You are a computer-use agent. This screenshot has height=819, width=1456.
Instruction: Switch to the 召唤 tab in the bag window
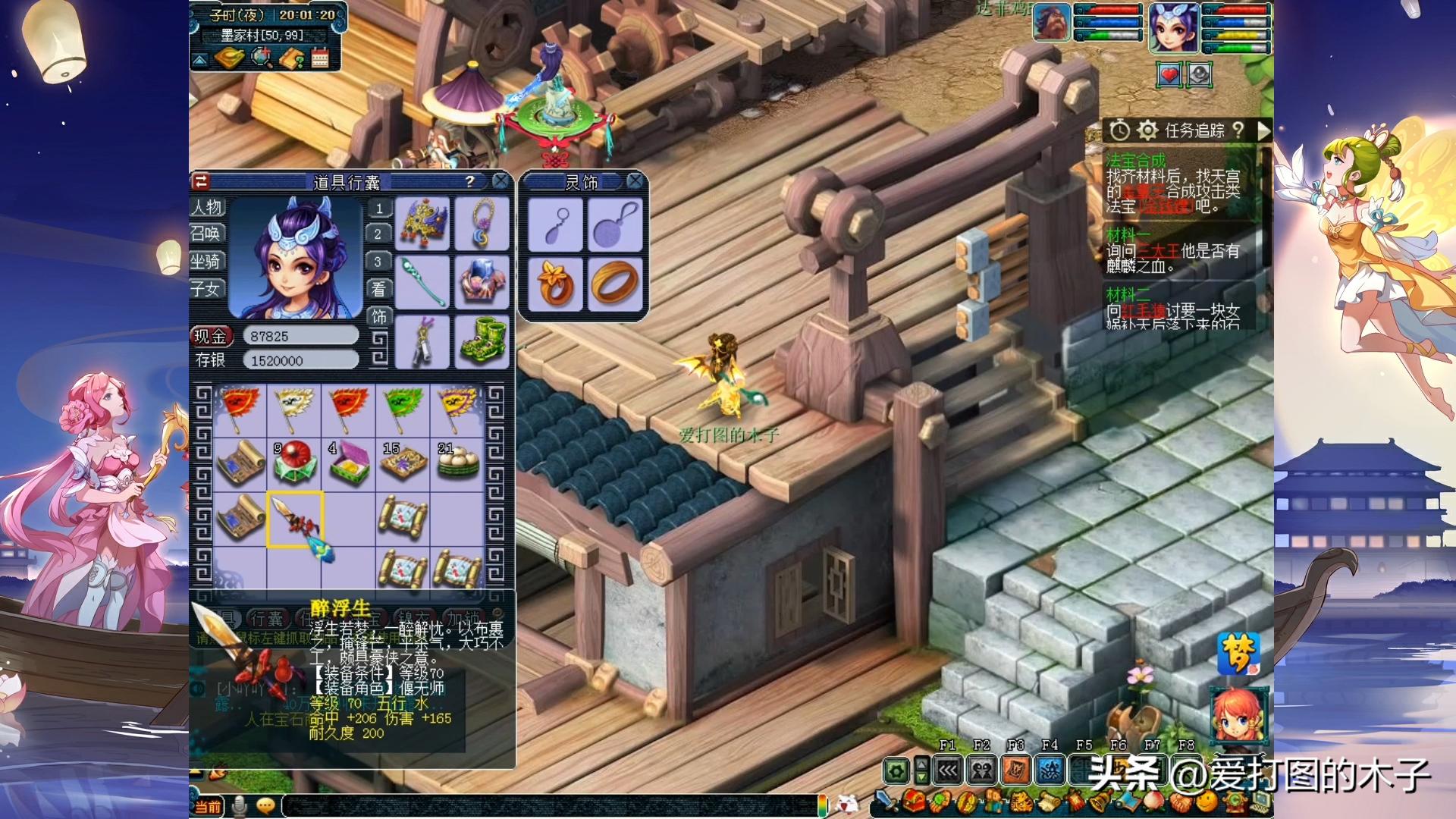click(x=209, y=234)
